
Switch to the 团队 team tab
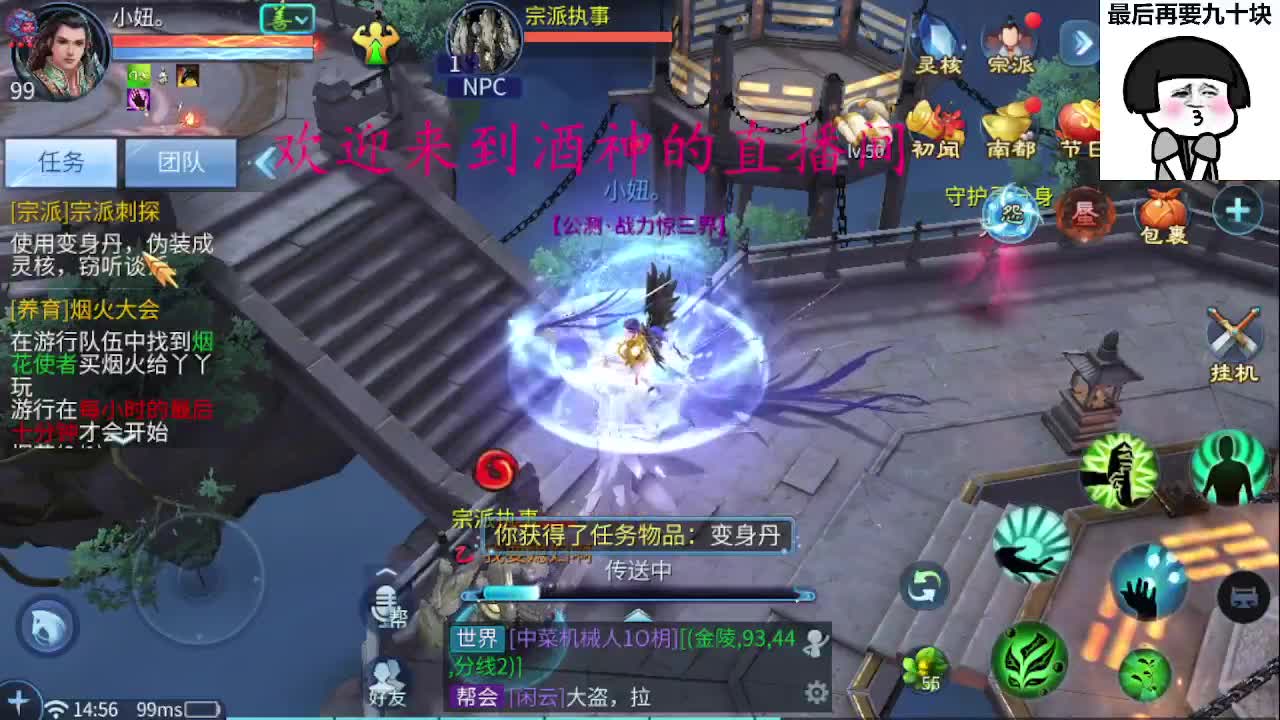click(181, 163)
